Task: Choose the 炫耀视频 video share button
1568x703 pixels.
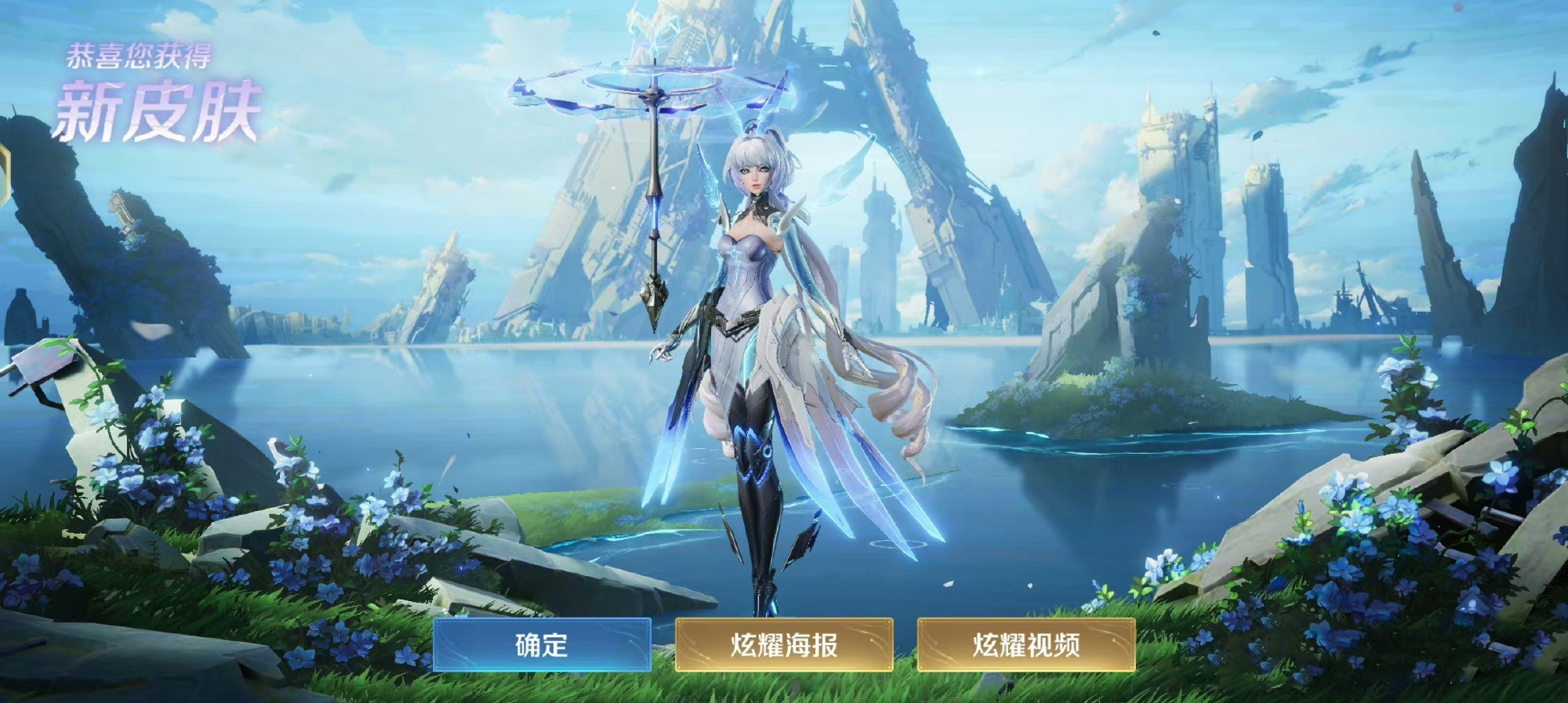Action: pos(1026,644)
